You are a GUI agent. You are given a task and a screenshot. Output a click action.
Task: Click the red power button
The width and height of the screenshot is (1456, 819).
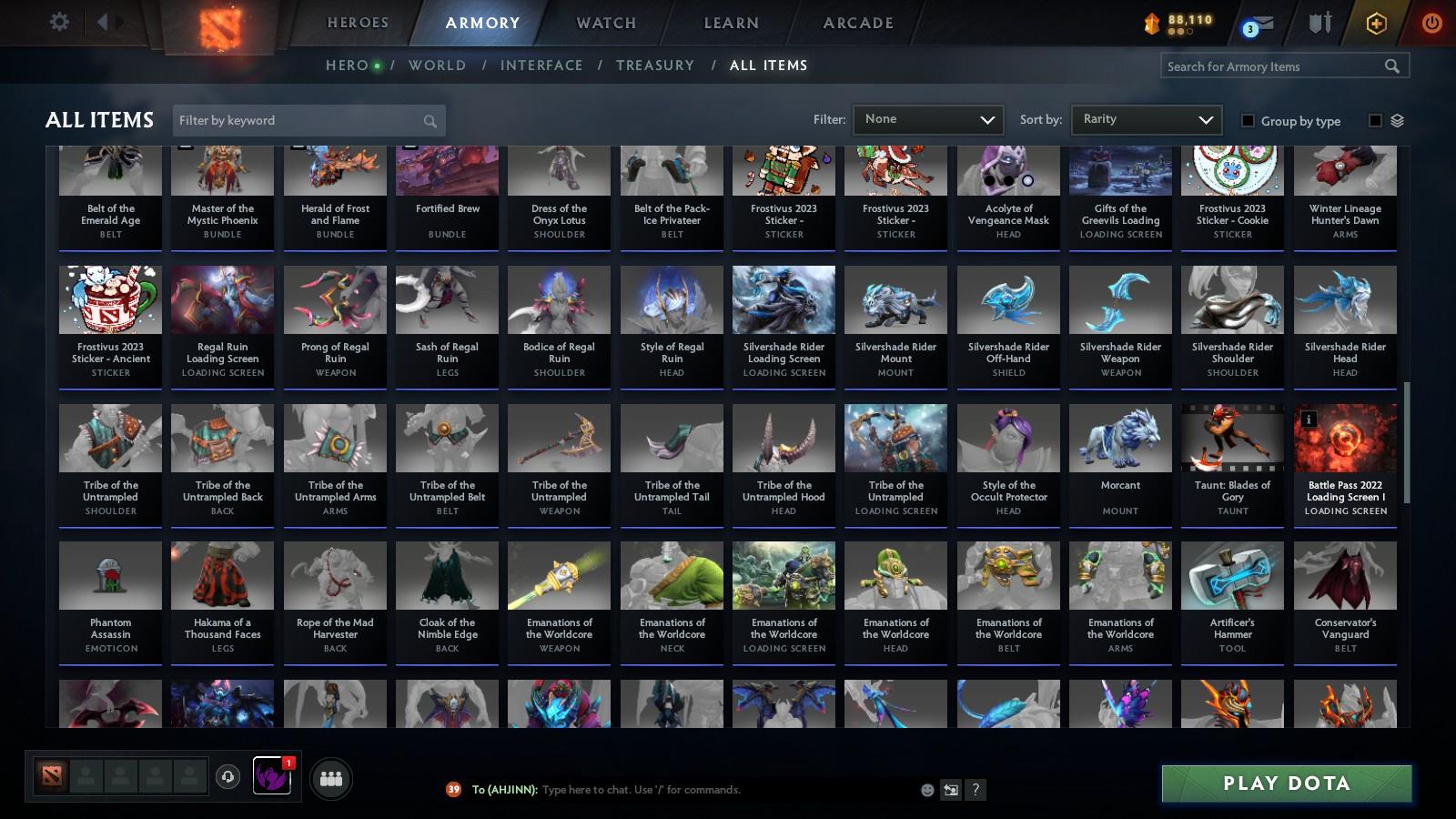[1431, 22]
